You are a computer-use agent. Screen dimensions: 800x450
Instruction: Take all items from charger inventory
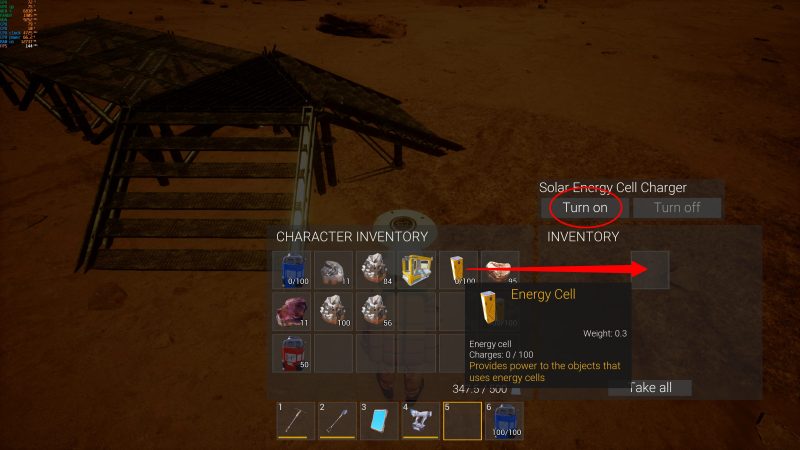650,387
